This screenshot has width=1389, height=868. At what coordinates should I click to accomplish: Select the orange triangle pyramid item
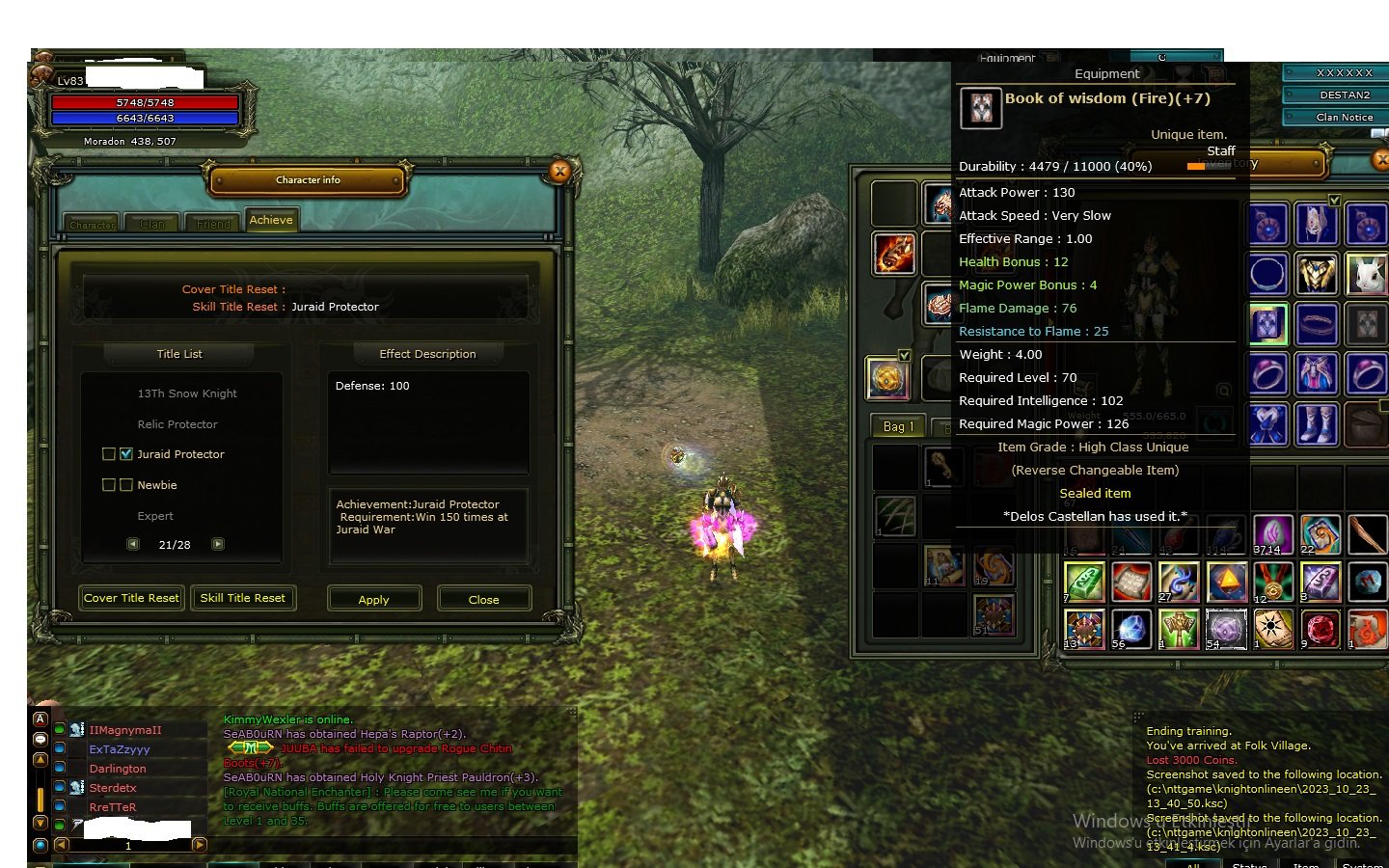click(1227, 581)
